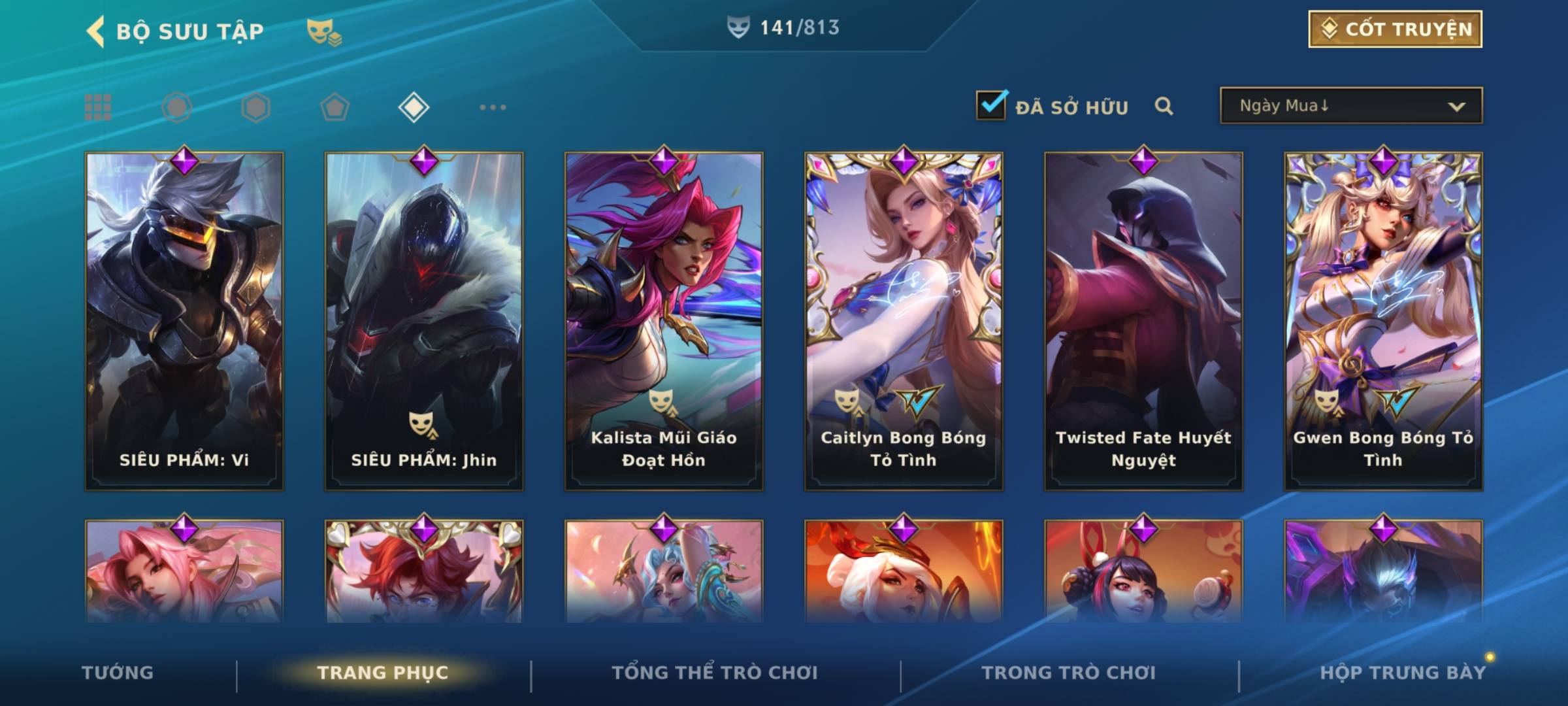Select the SIÊU PHẨM: Vi skin

click(x=184, y=320)
